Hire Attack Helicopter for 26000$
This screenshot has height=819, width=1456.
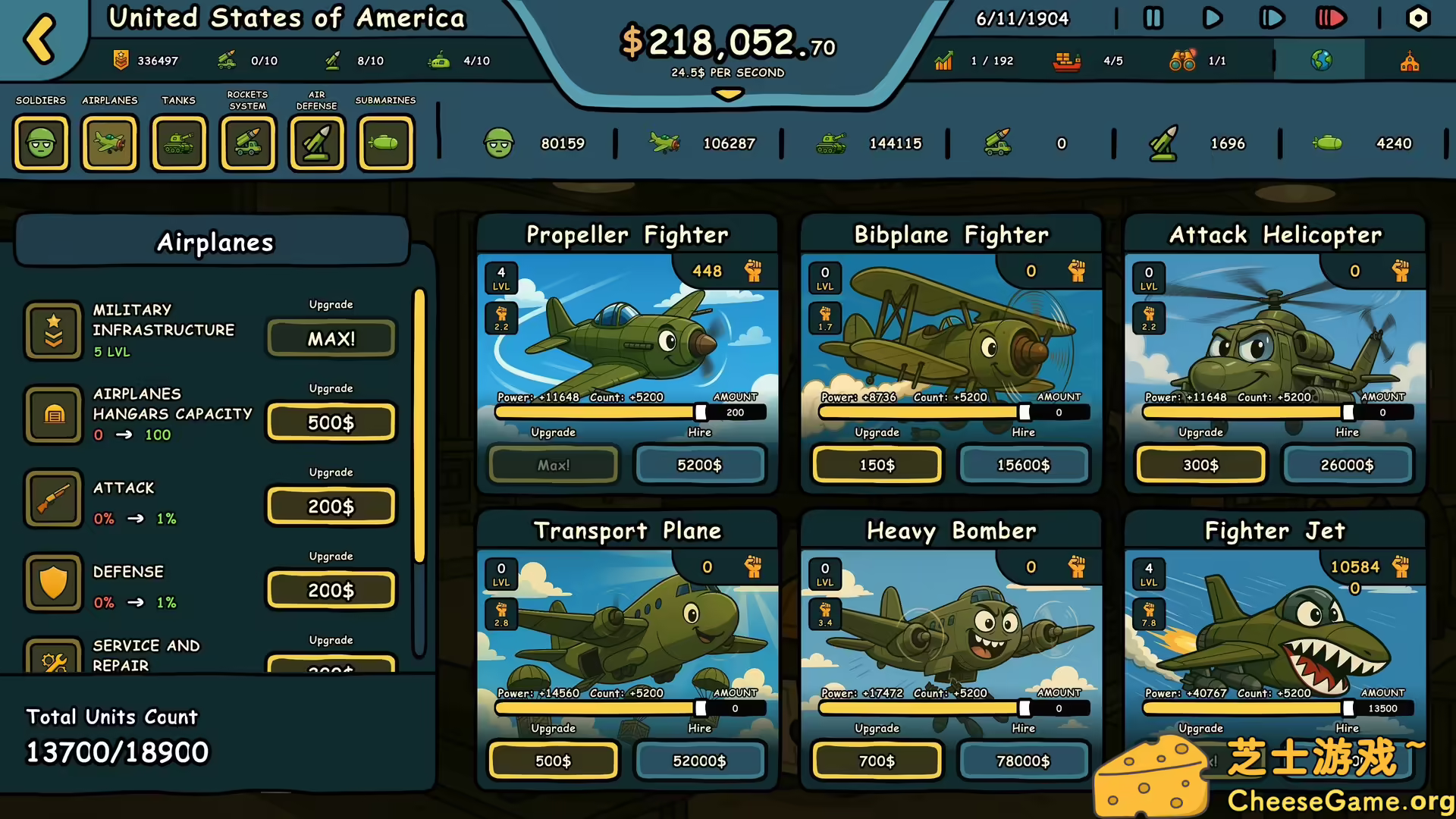click(1347, 465)
